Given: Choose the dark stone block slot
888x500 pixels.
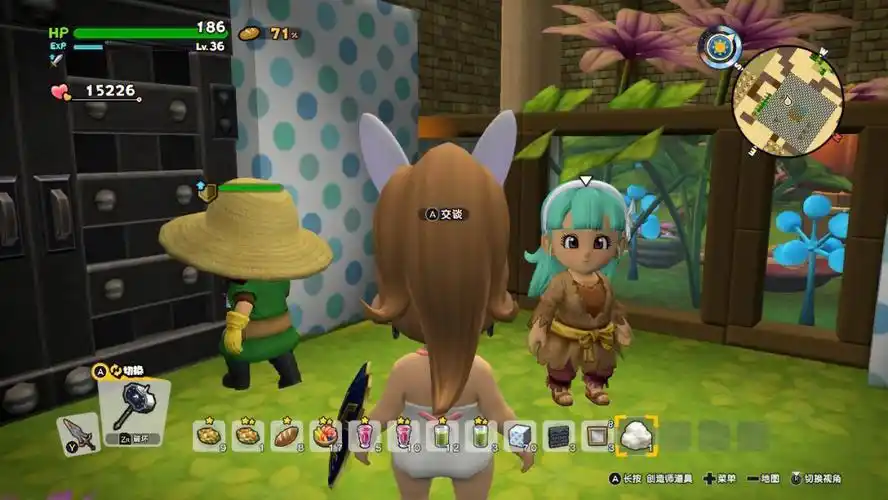Looking at the screenshot, I should [557, 434].
